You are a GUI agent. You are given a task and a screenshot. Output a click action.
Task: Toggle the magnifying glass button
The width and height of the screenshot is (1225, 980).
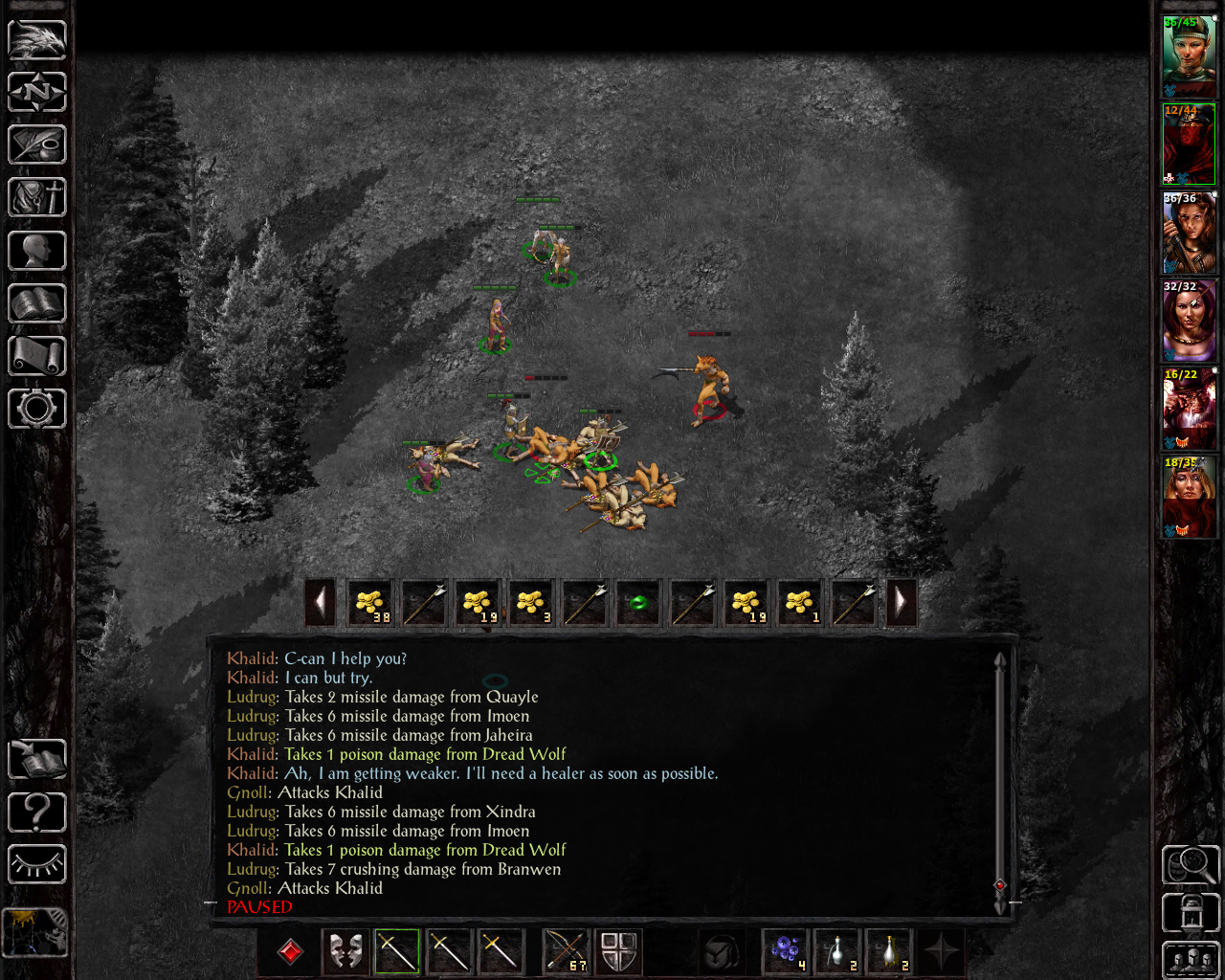point(1190,865)
